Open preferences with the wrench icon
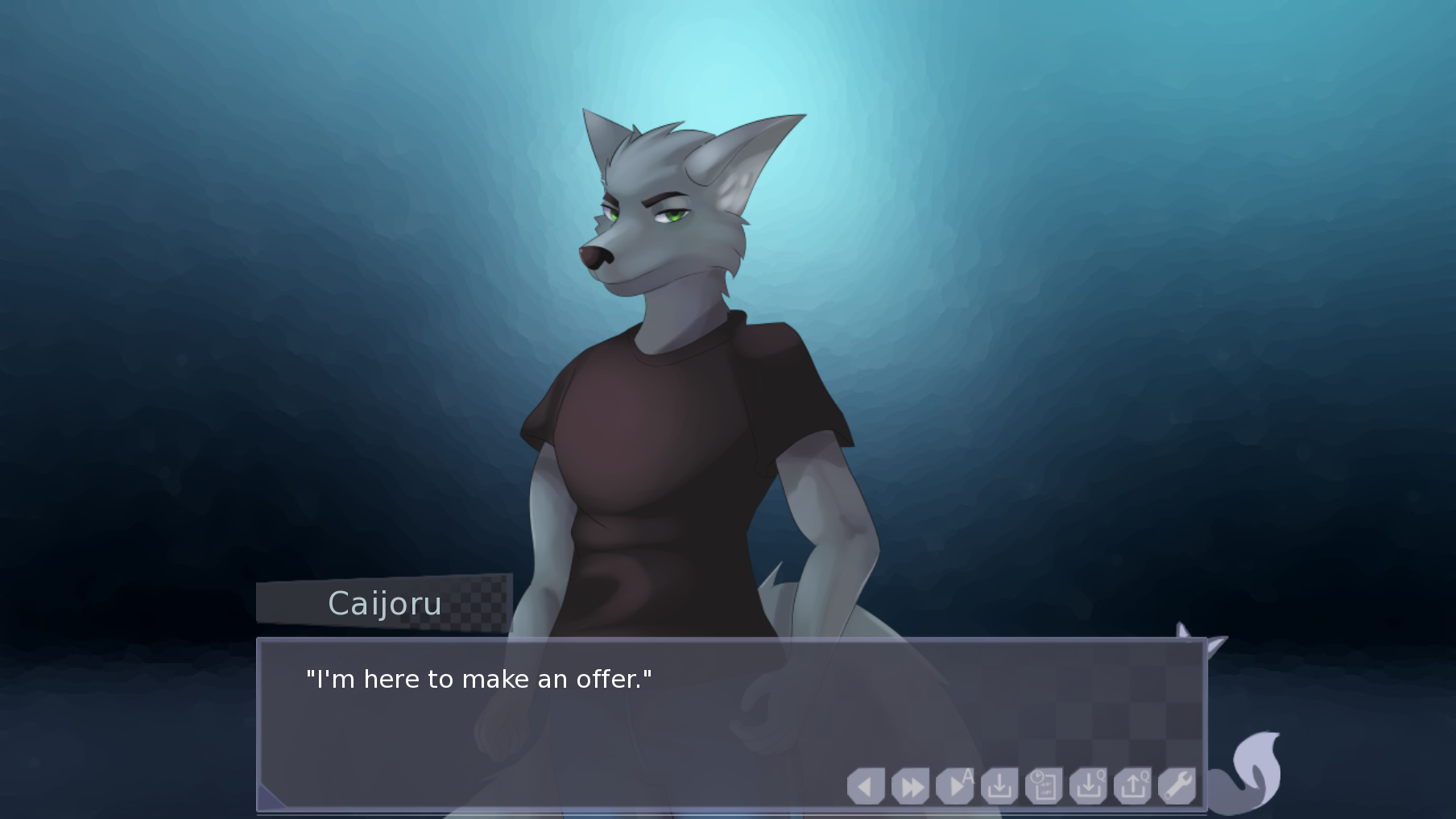Screen dimensions: 1456x819 point(1177,786)
